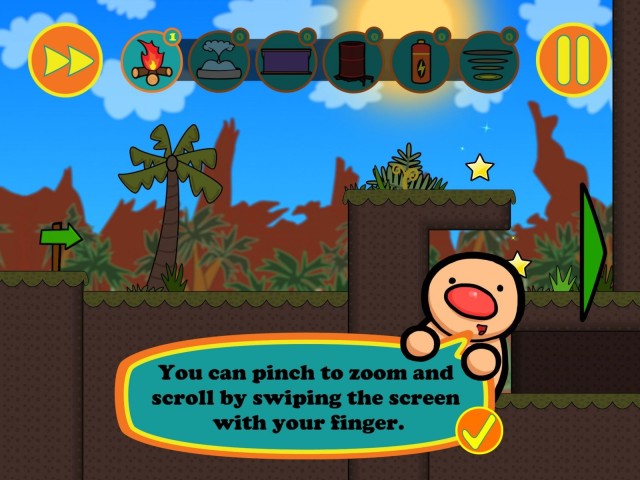This screenshot has width=640, height=480.
Task: Select the purple trampoline item
Action: click(287, 62)
